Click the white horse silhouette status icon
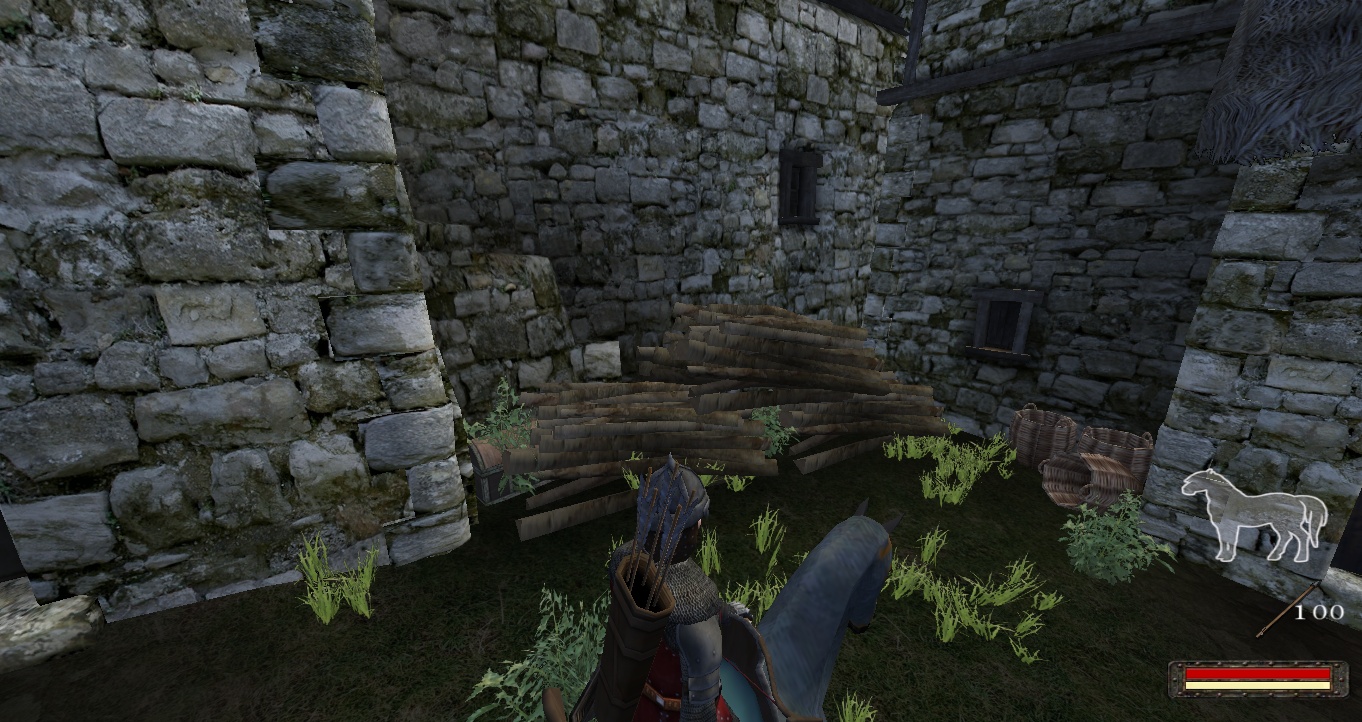 [x=1254, y=513]
